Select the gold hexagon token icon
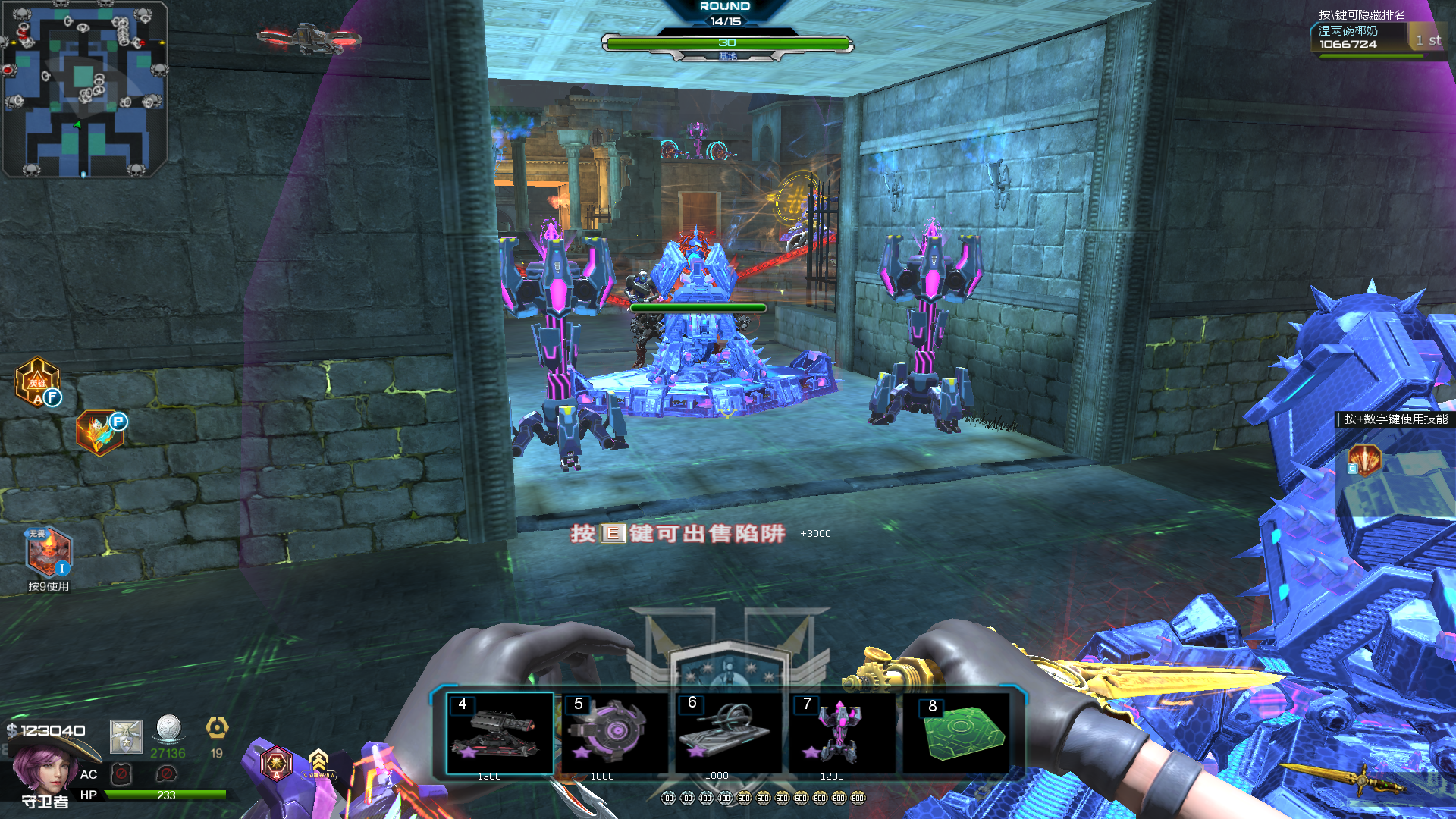 click(x=217, y=728)
